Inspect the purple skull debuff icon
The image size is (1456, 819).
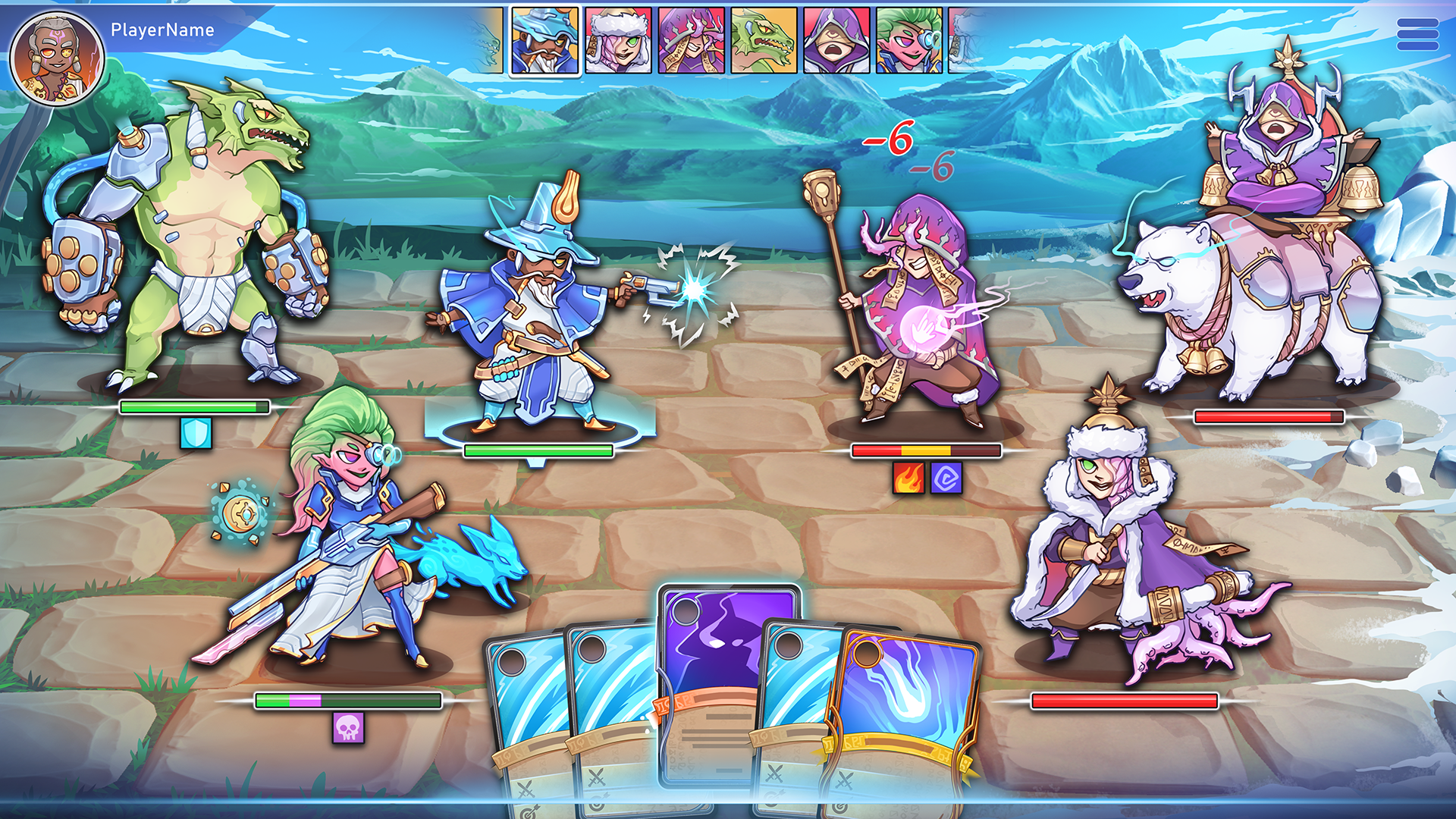click(348, 728)
